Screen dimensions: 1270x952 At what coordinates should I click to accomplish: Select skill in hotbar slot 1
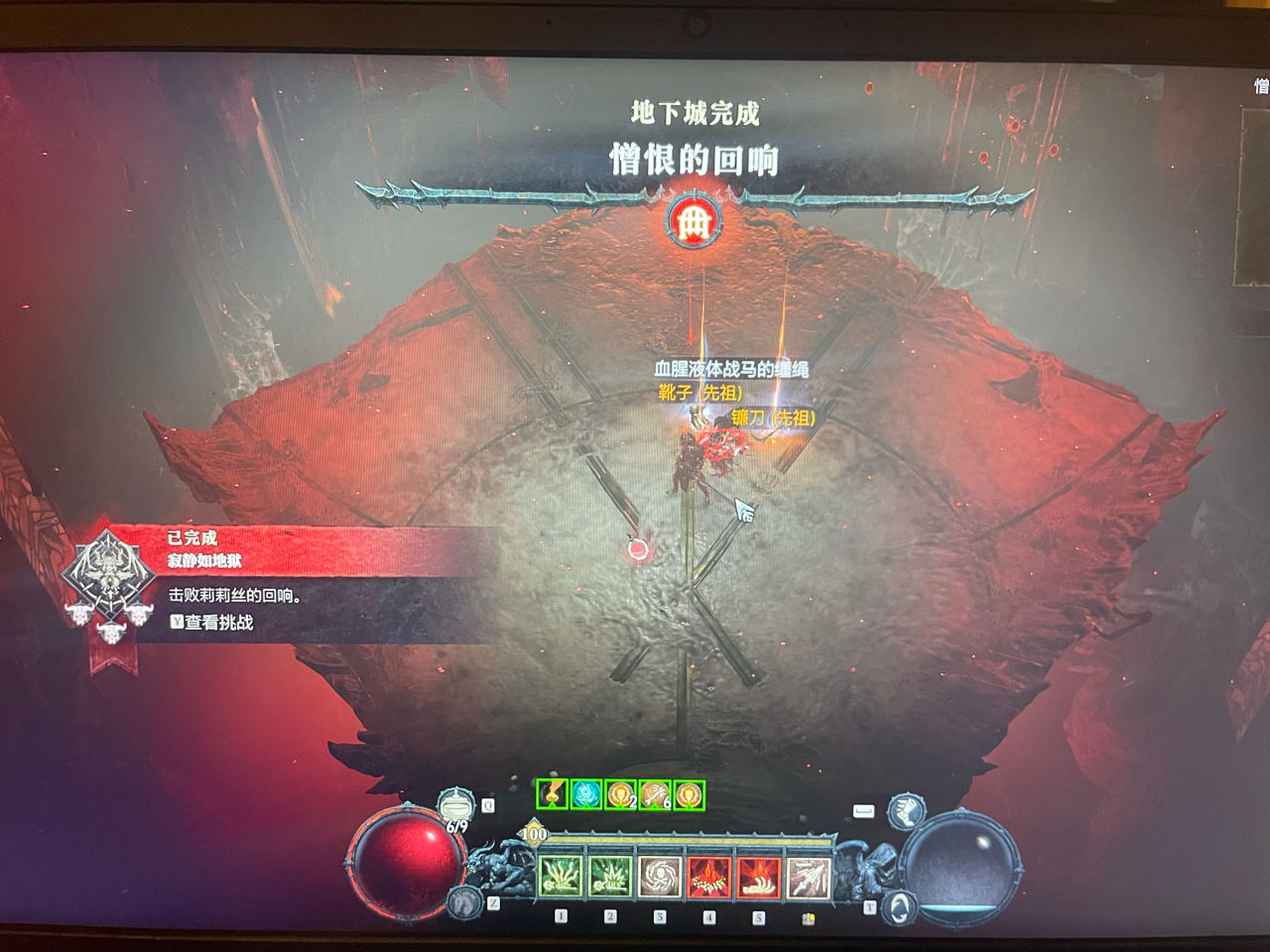(560, 875)
